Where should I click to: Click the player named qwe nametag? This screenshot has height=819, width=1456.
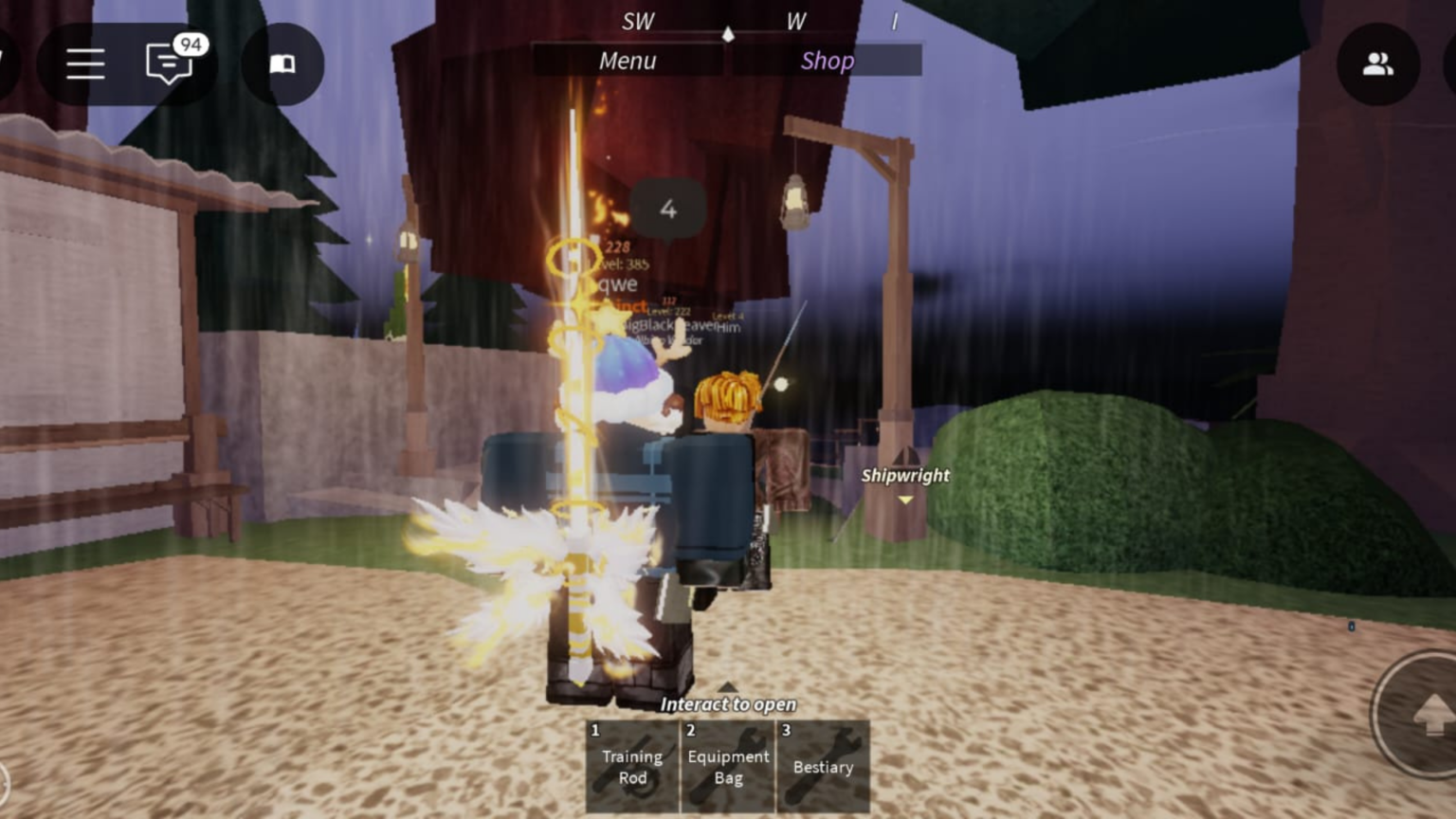pyautogui.click(x=617, y=283)
